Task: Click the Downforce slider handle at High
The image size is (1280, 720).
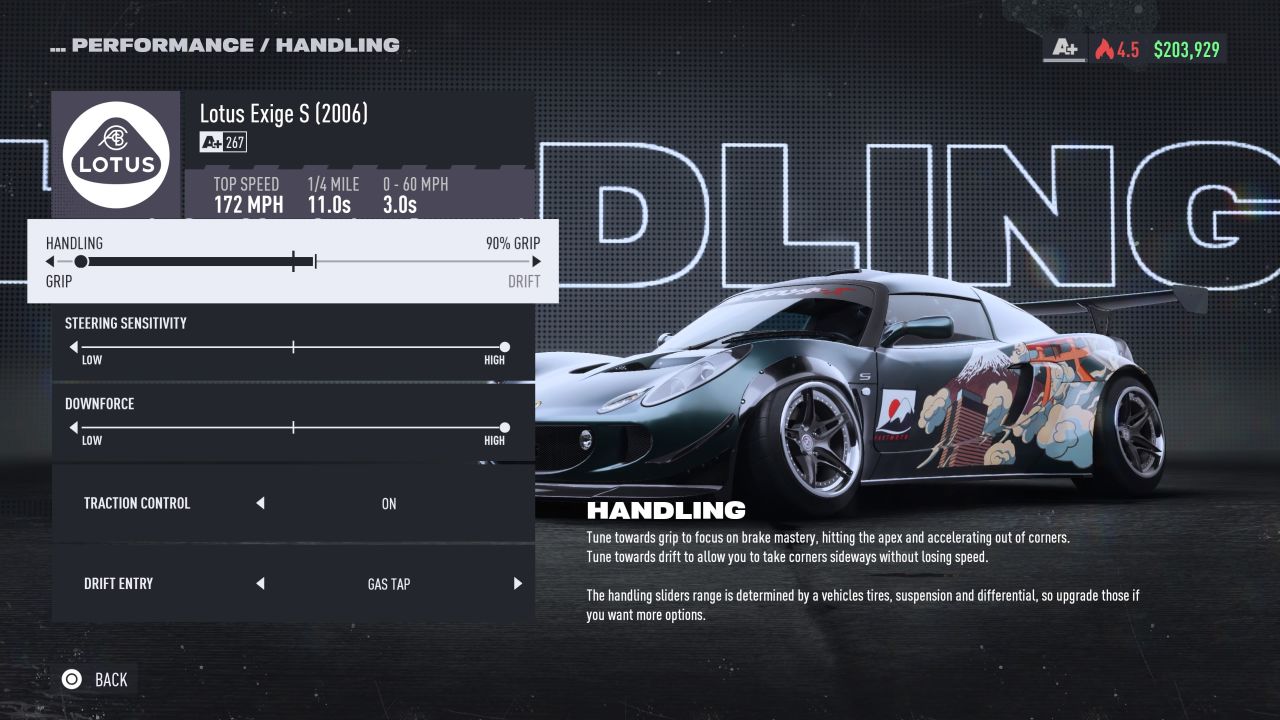Action: point(505,427)
